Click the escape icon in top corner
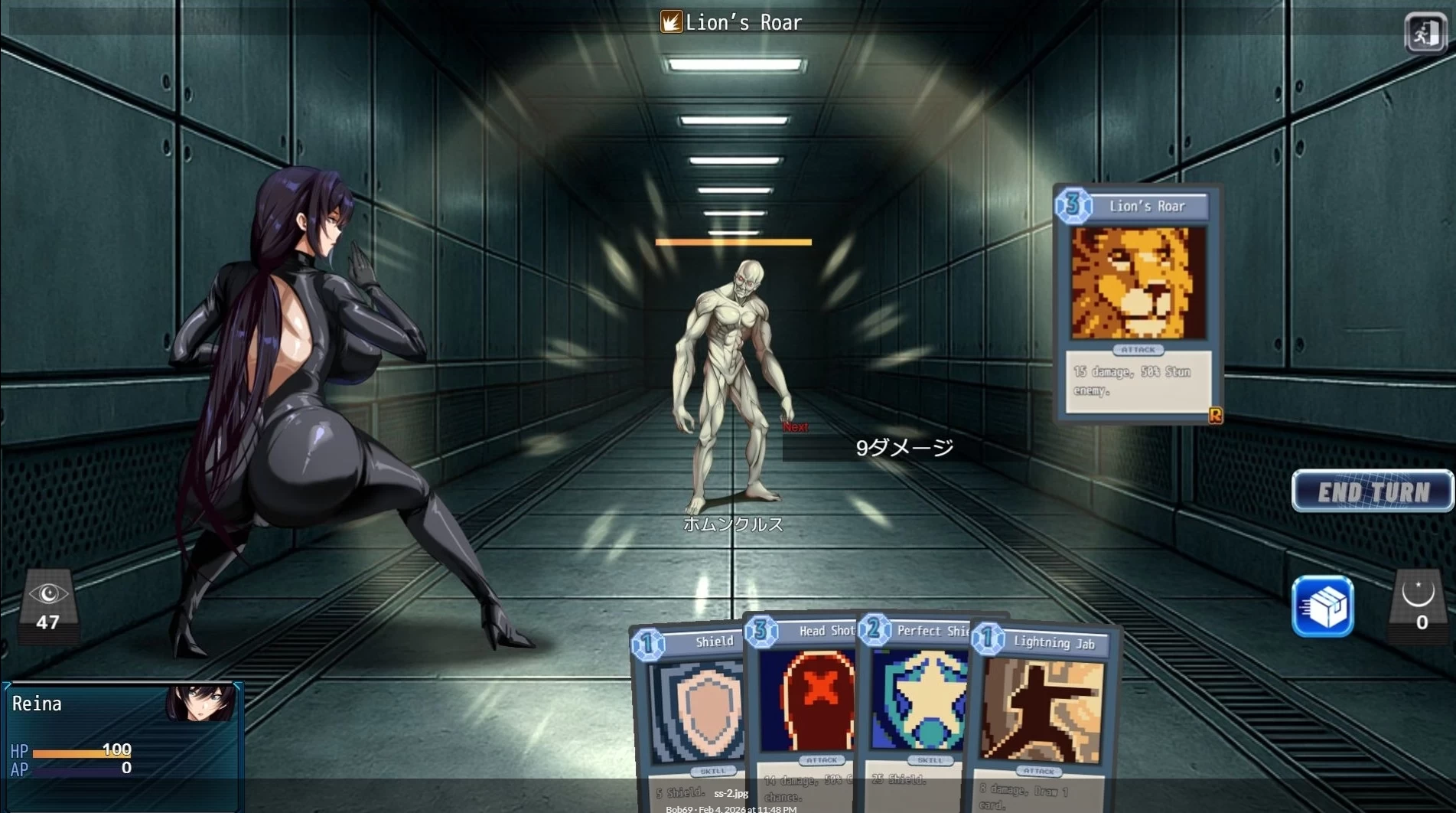The width and height of the screenshot is (1456, 813). 1425,33
